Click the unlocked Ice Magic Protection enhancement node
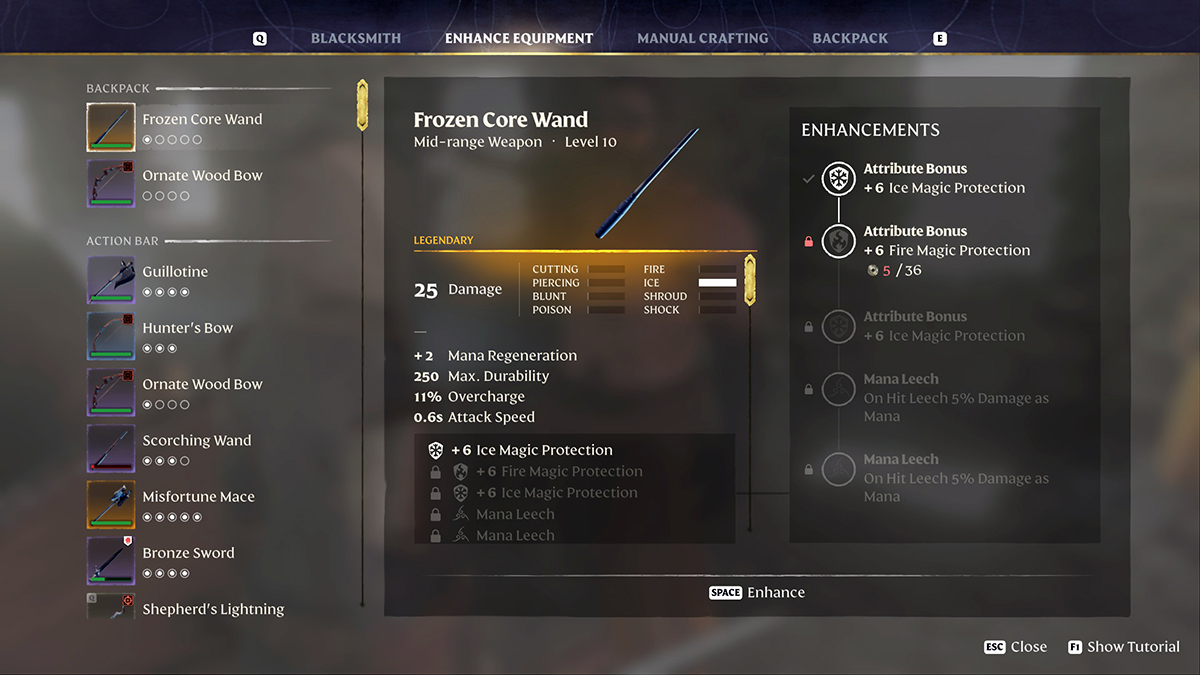 [838, 179]
